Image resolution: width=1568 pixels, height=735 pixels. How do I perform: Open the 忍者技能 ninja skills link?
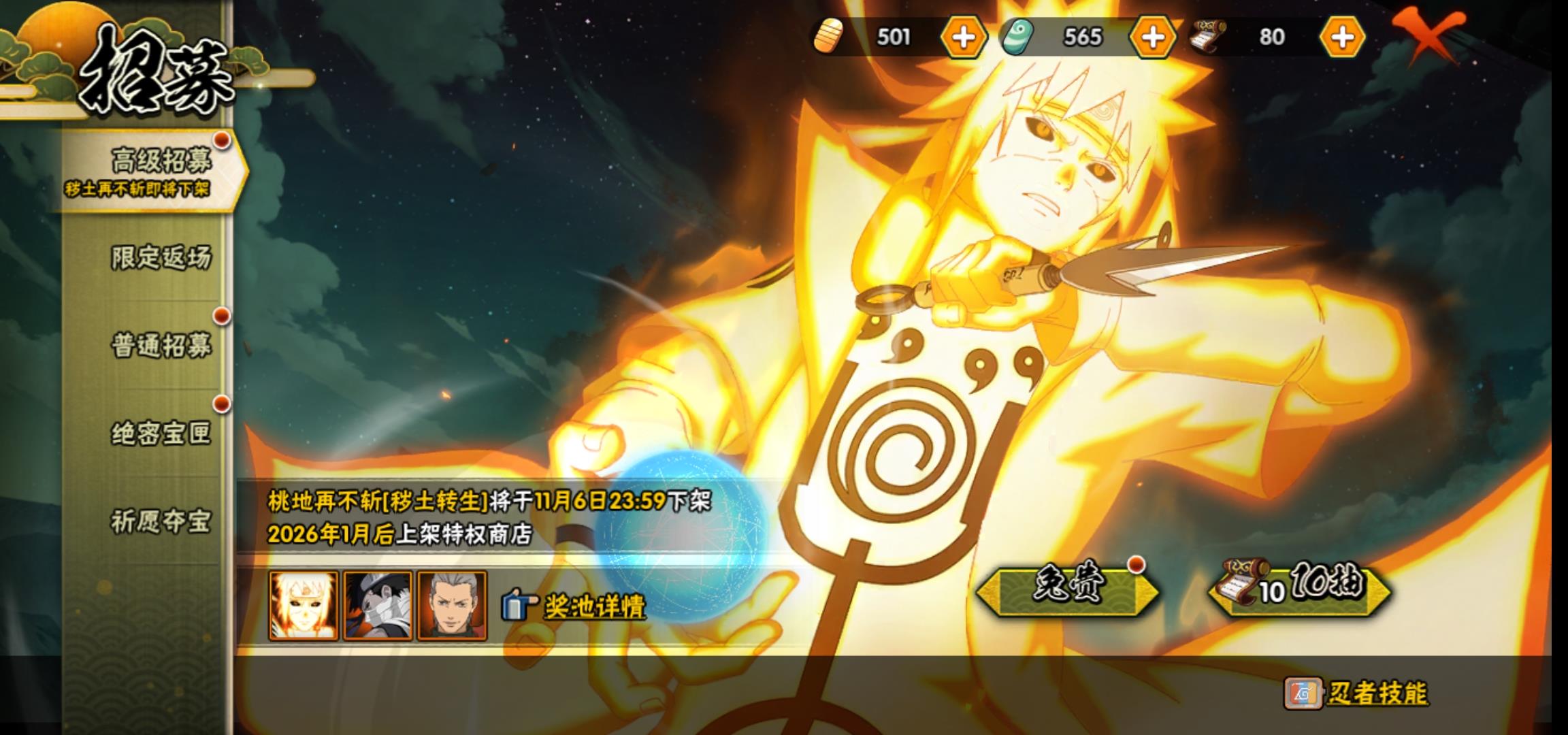click(x=1376, y=693)
